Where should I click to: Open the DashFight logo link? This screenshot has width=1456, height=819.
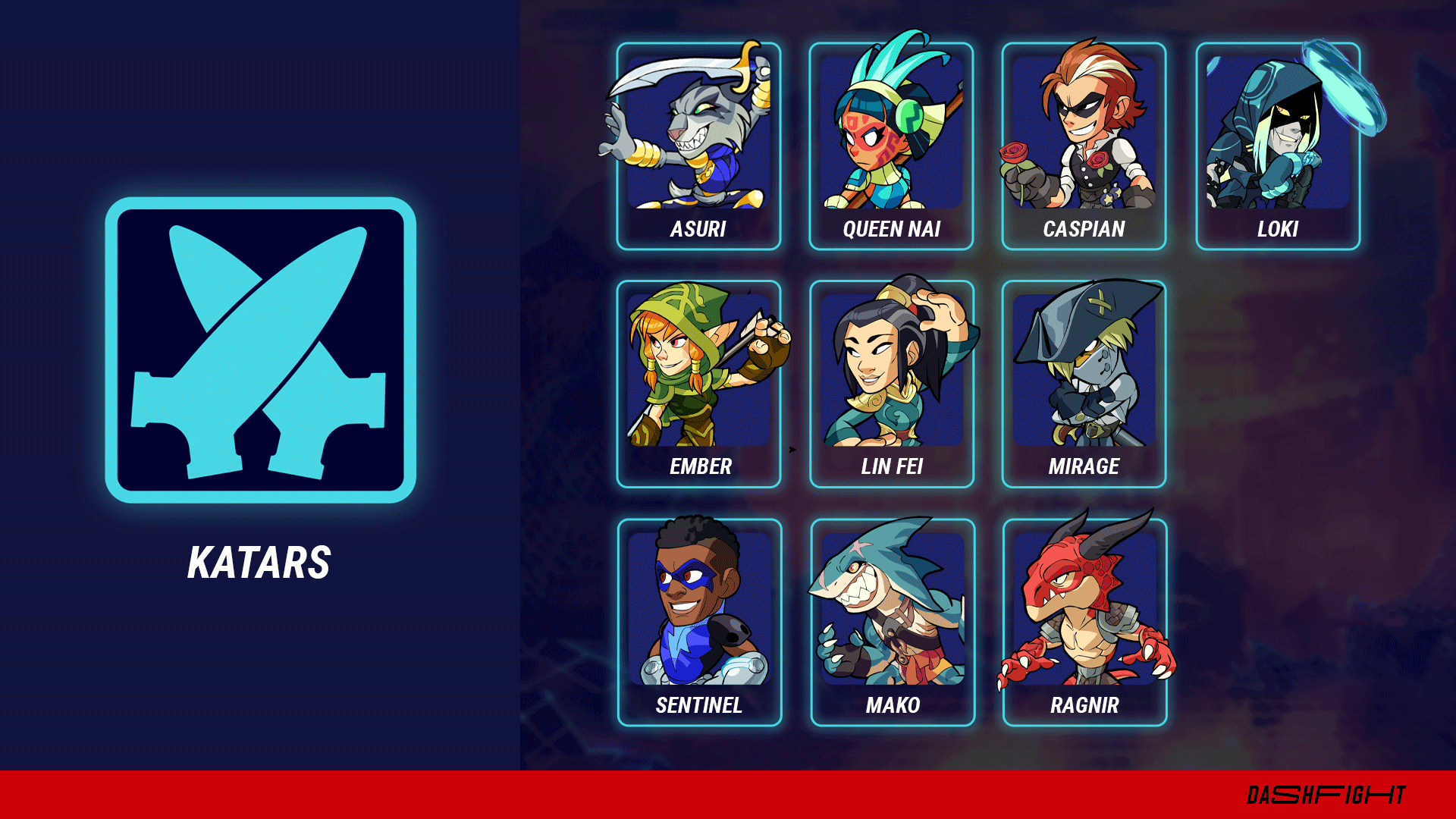(1326, 795)
